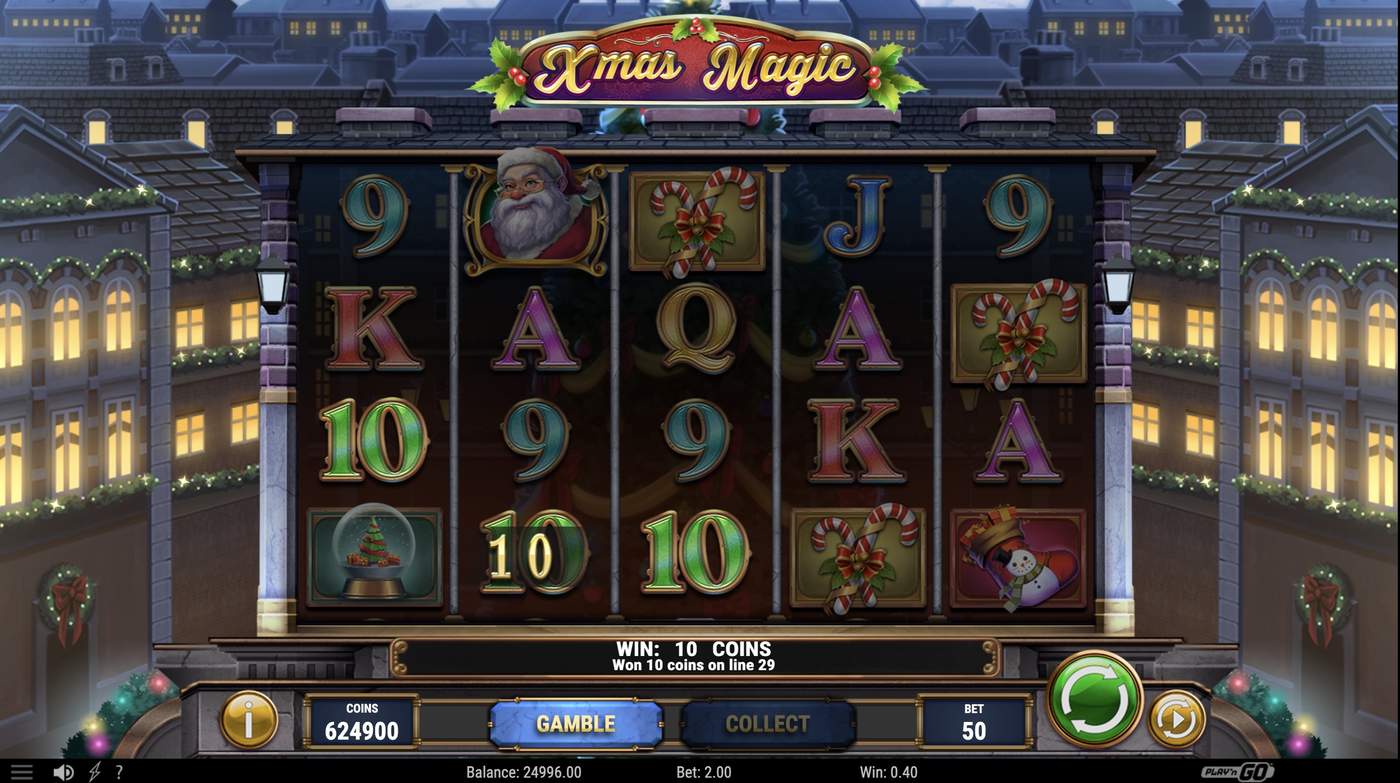This screenshot has height=783, width=1400.
Task: Click the win line 29 message bar
Action: (x=700, y=655)
